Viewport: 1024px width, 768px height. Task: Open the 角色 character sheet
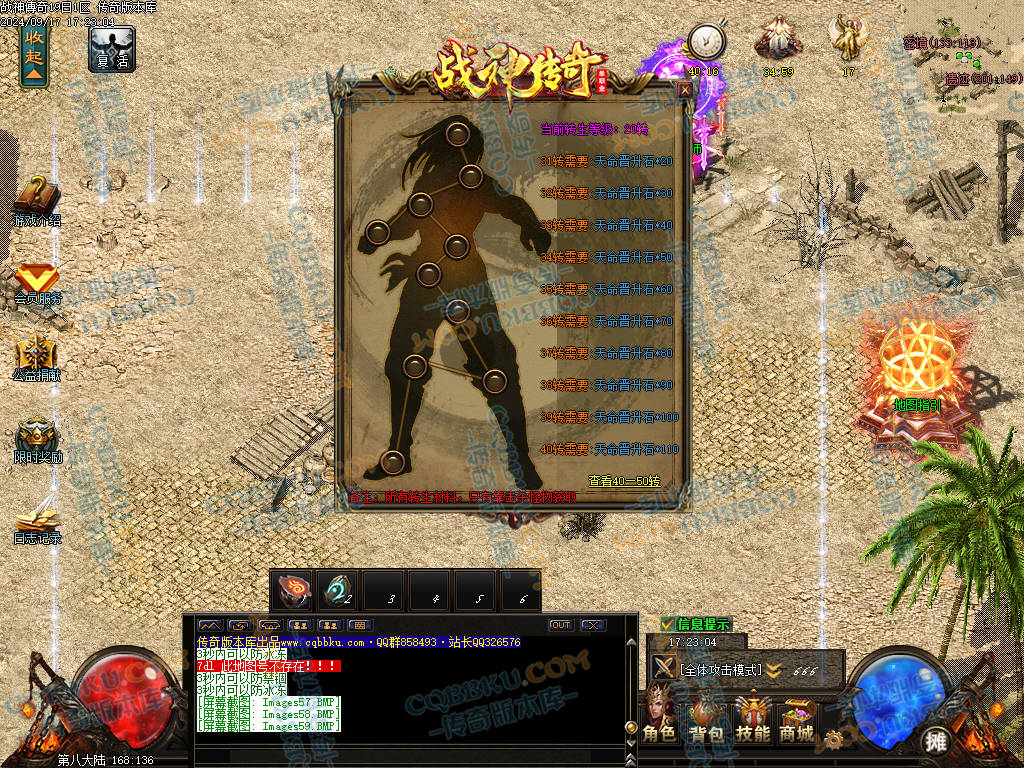[x=659, y=720]
